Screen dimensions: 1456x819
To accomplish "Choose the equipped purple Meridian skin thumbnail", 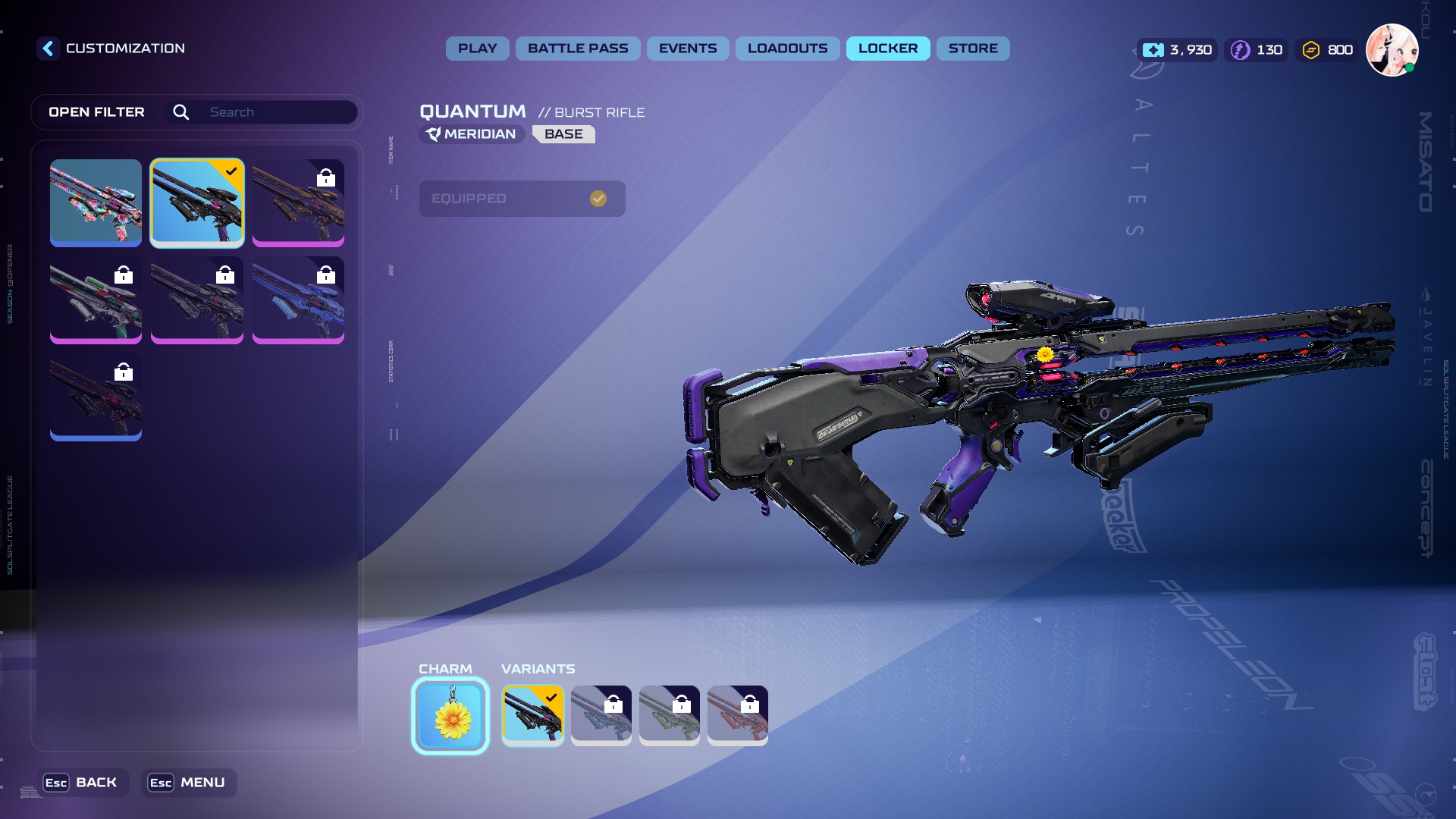I will (x=197, y=202).
